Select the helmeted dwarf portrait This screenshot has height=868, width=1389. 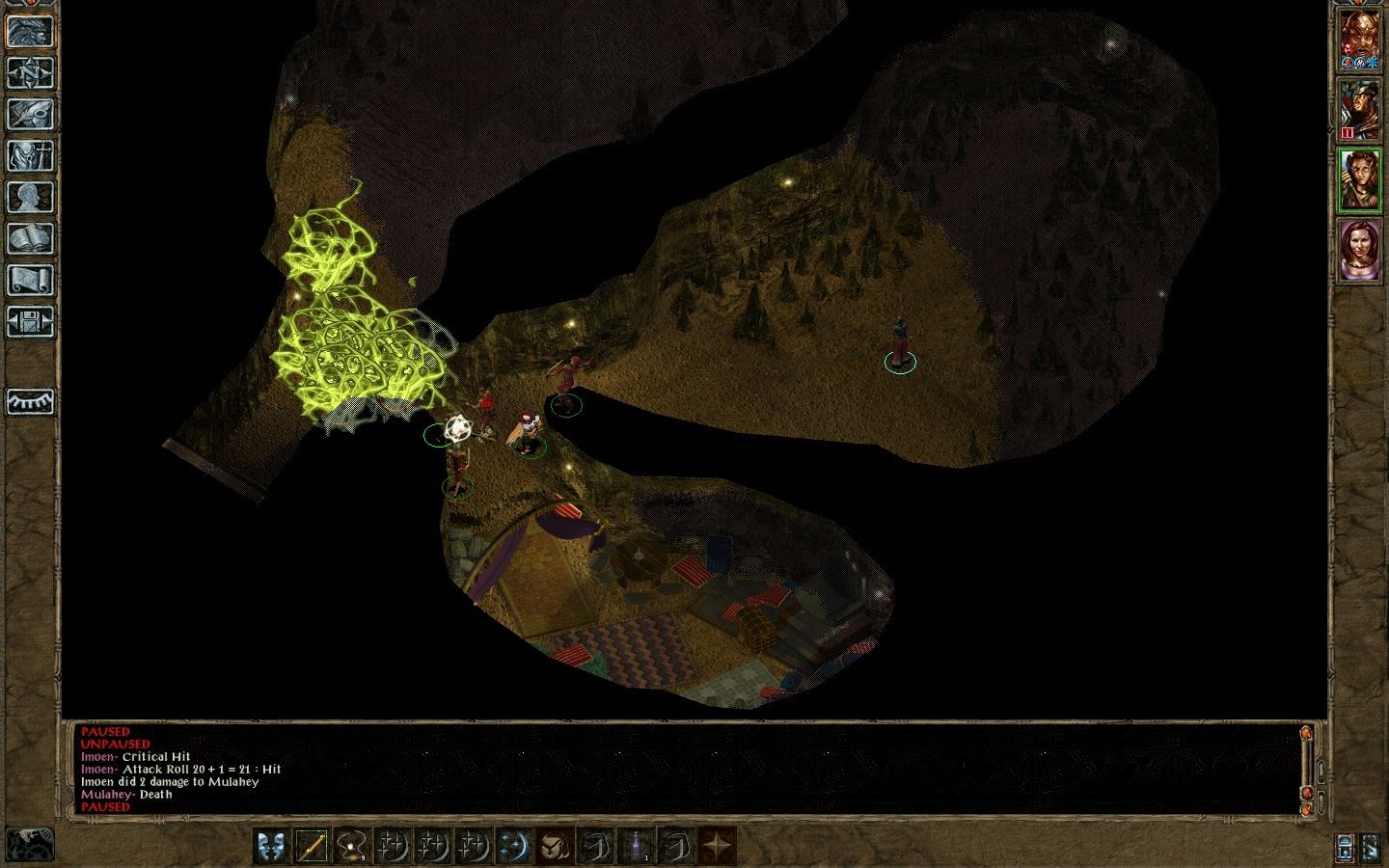point(1359,40)
